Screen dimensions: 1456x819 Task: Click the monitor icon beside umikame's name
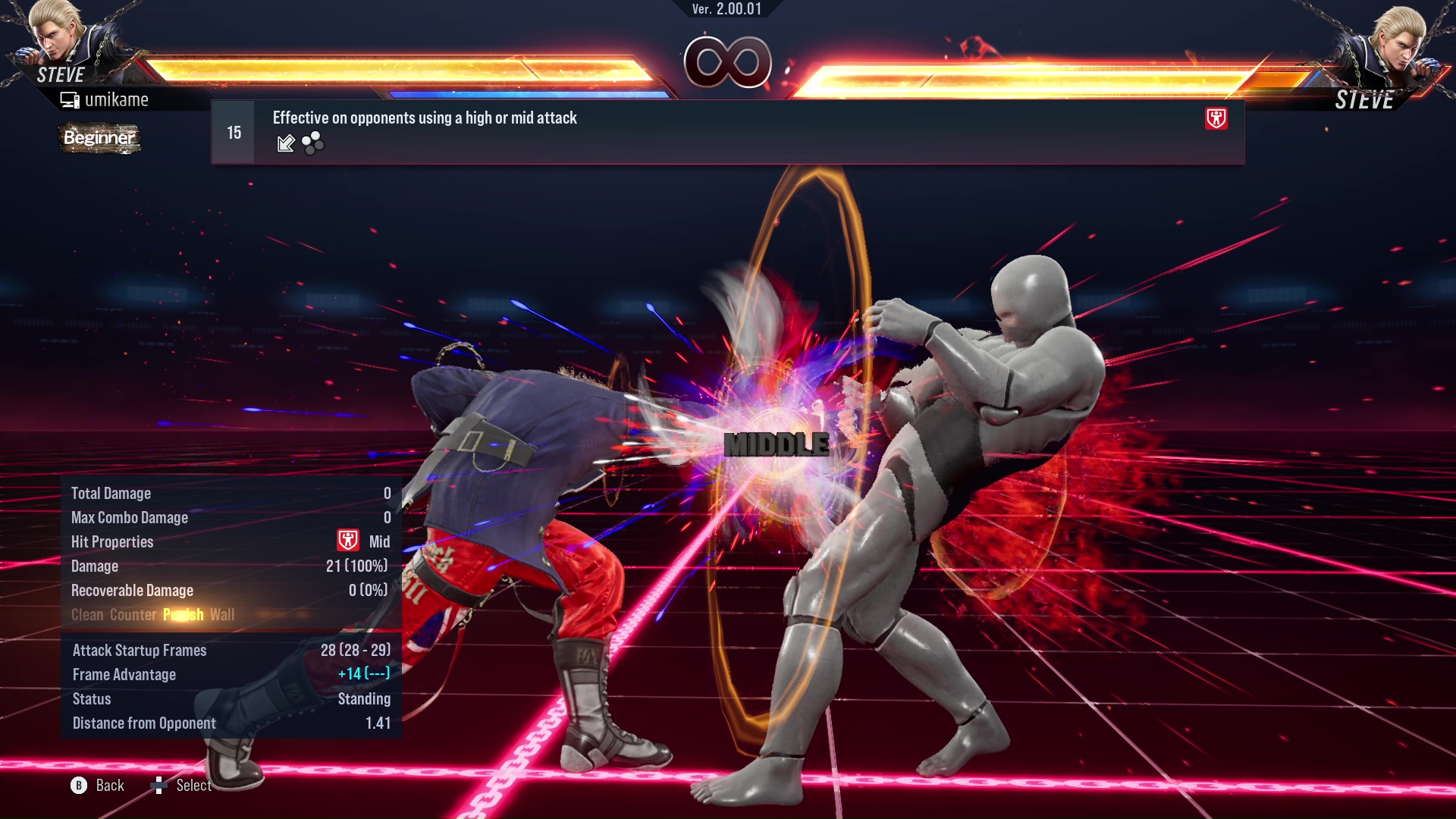click(x=70, y=99)
